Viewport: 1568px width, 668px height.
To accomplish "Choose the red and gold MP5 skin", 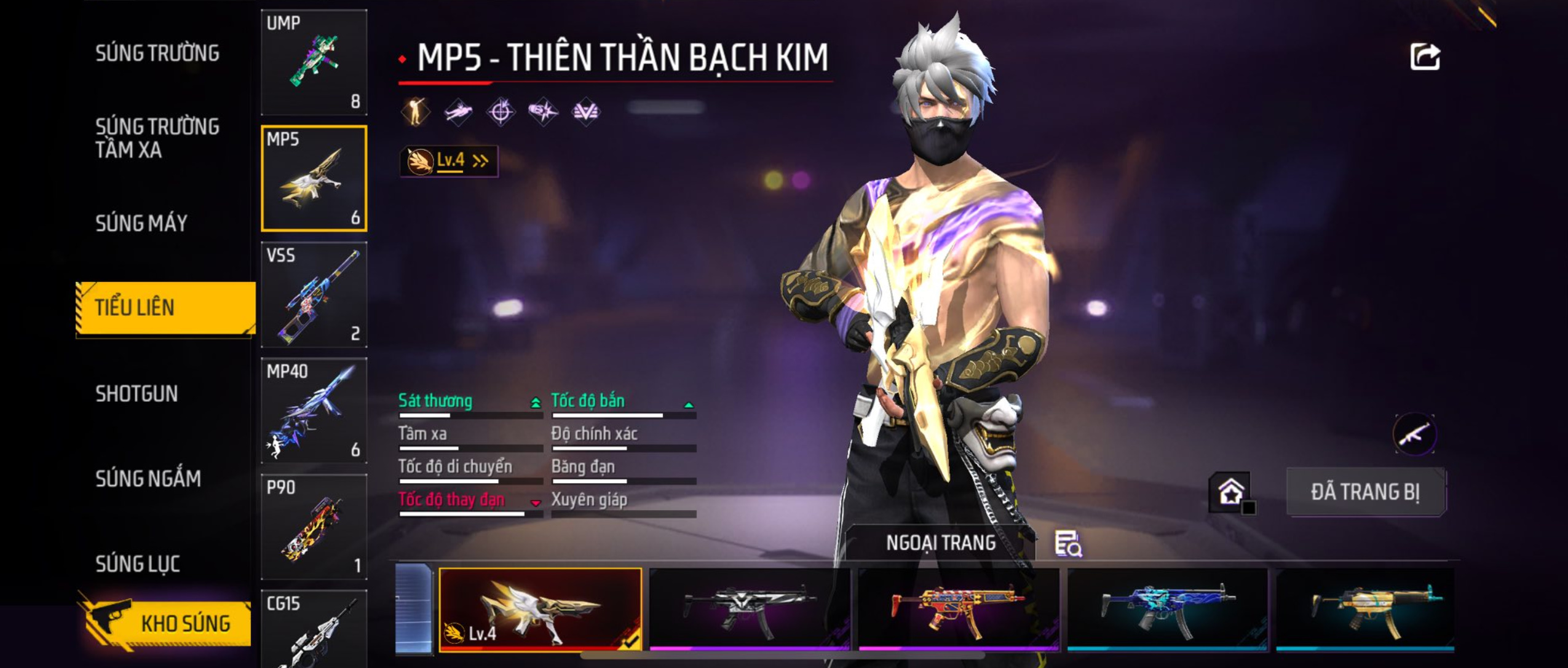I will pos(958,609).
